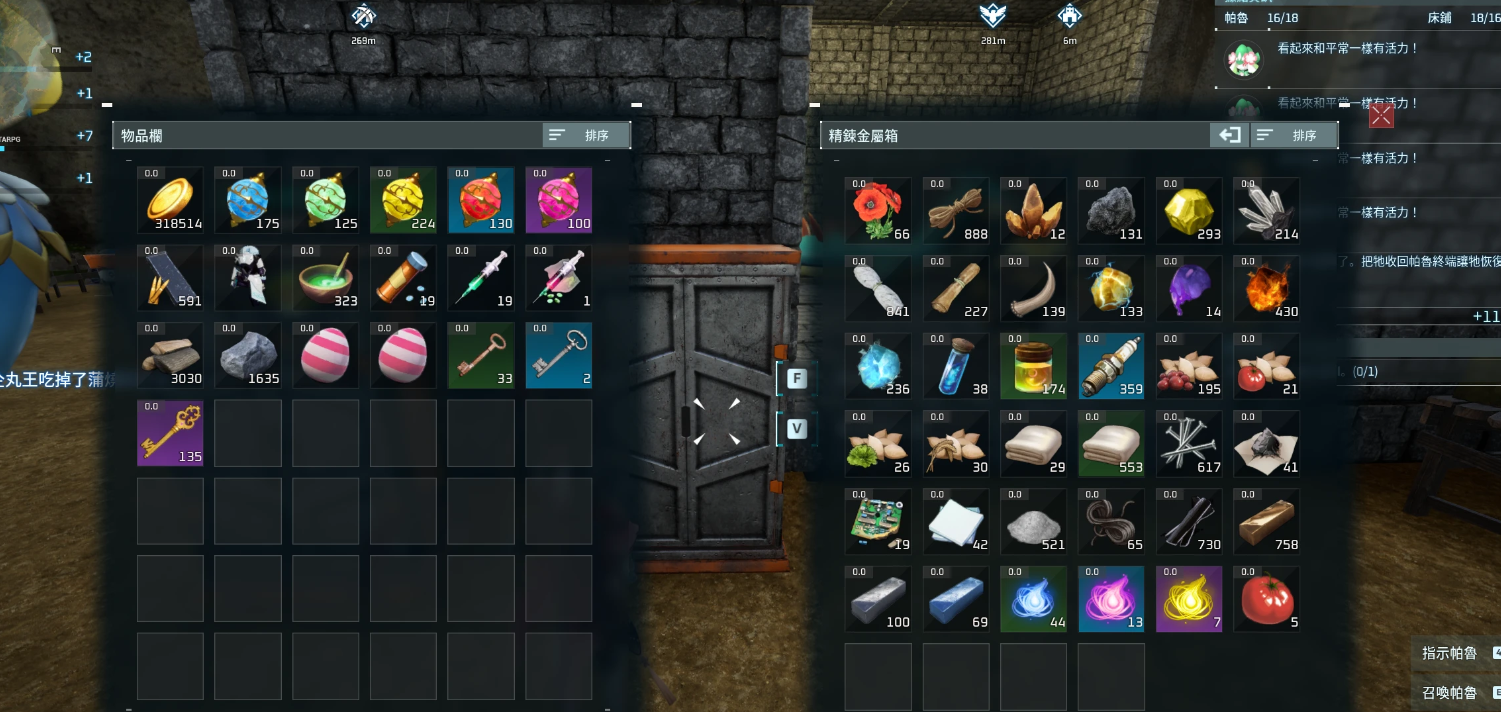The image size is (1501, 712).
Task: Close the red X notification box
Action: point(1381,116)
